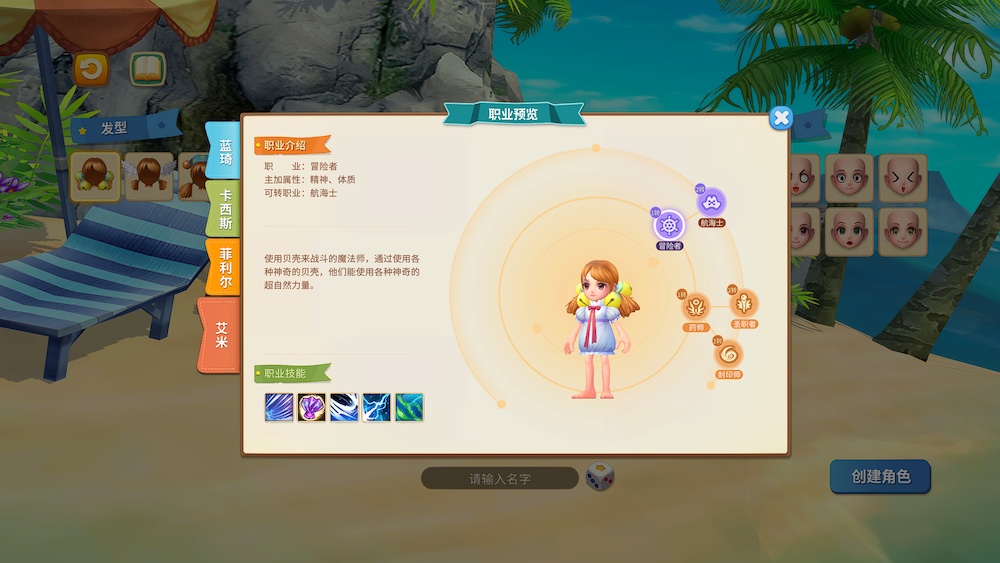The image size is (1000, 563).
Task: Choose the 菲利尔 character tab
Action: (225, 267)
